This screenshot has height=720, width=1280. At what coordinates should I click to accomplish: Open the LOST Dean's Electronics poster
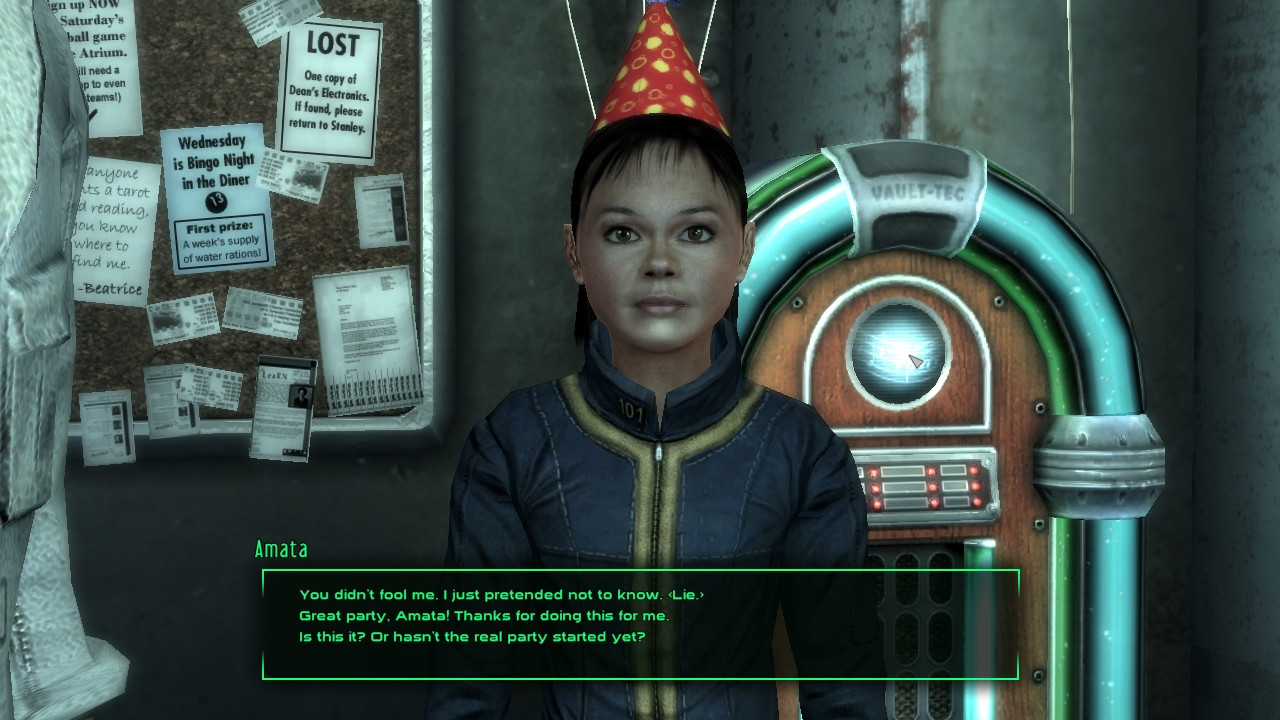pos(333,80)
